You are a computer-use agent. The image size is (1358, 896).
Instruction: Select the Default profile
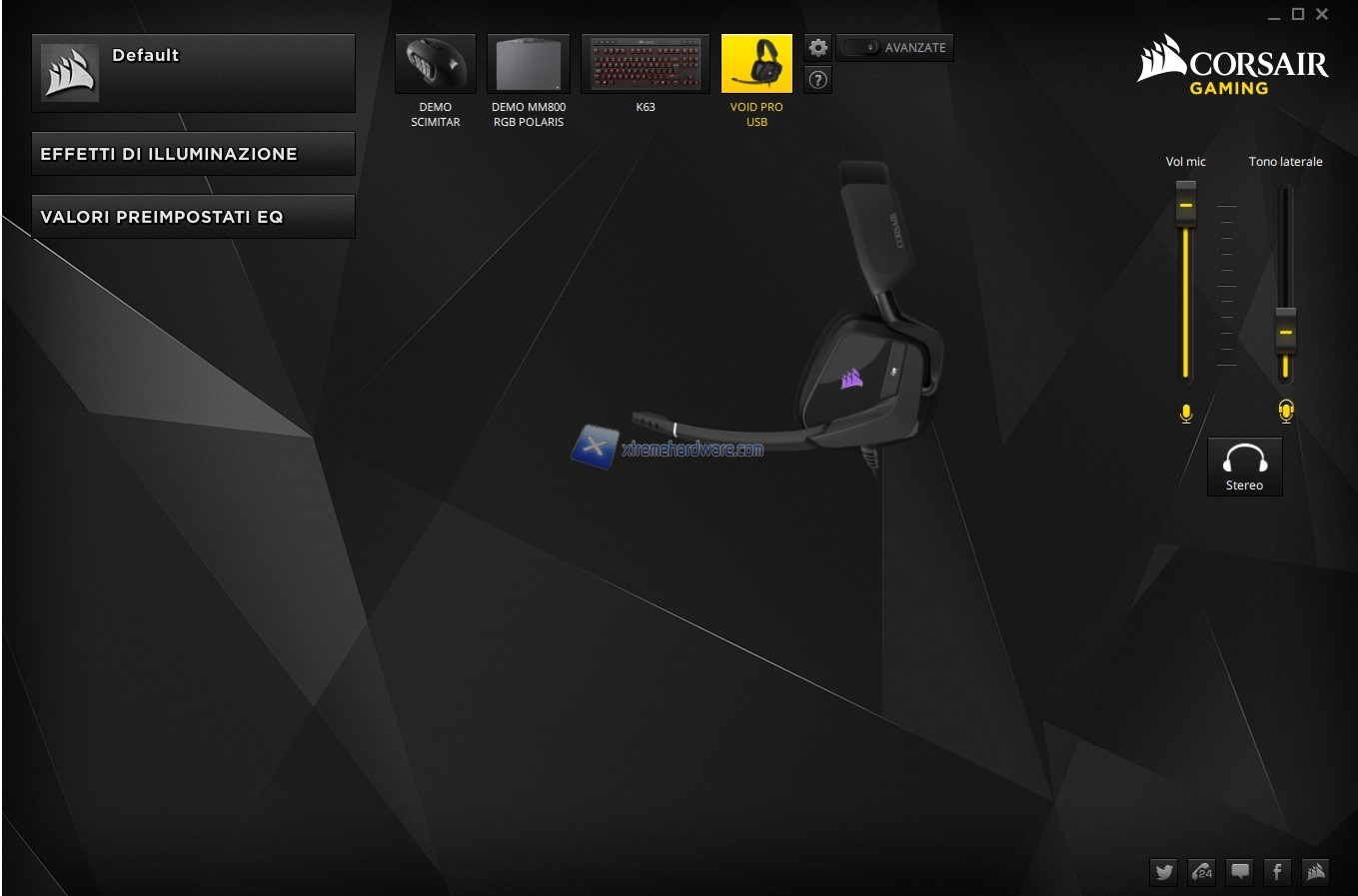coord(193,72)
